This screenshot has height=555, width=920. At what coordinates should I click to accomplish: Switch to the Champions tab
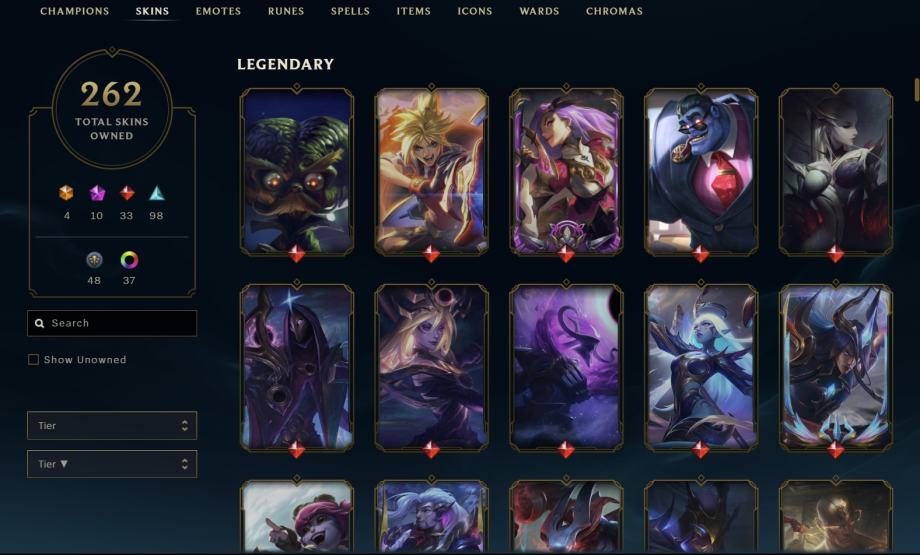click(74, 12)
